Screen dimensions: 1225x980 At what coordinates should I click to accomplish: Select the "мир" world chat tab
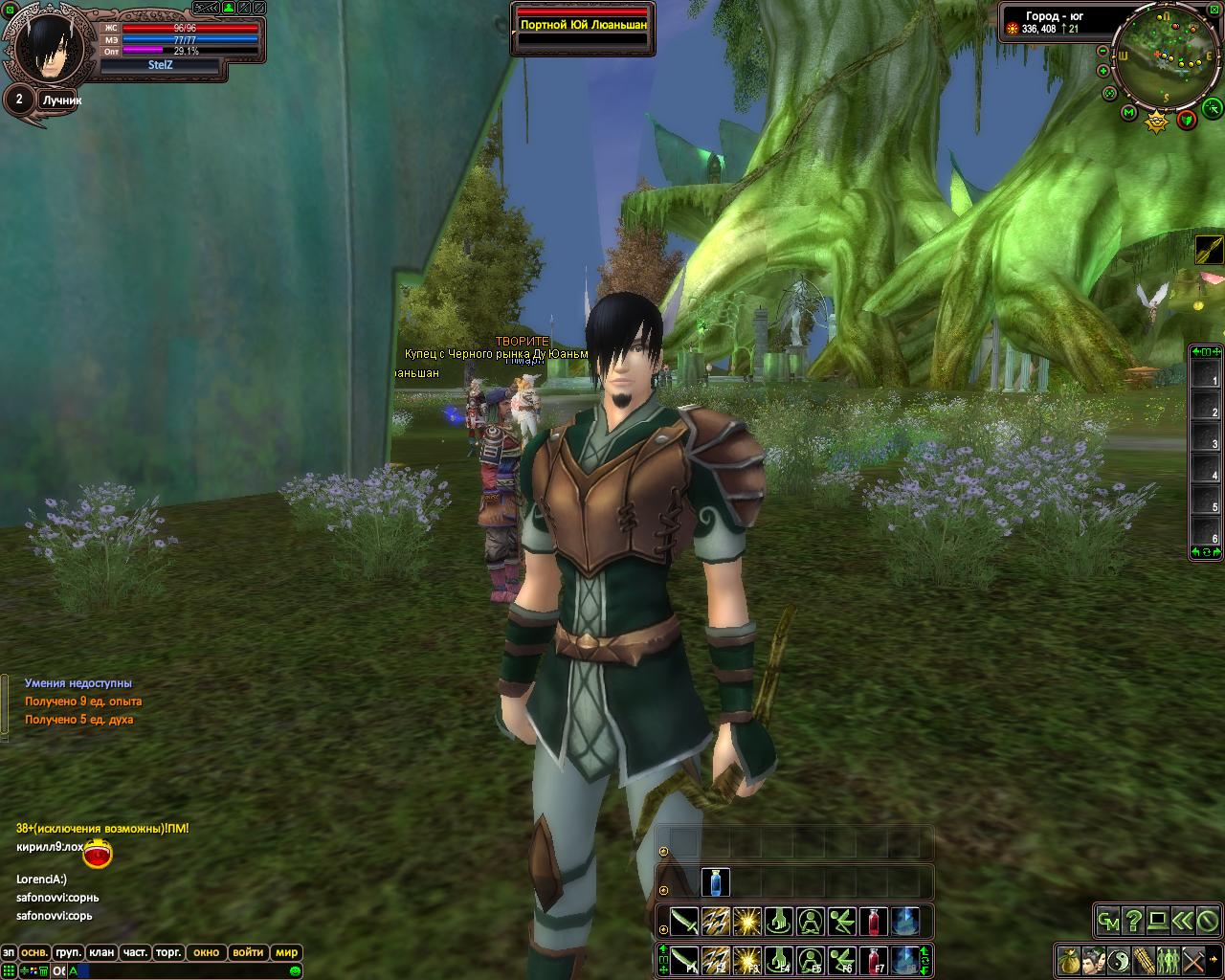(286, 952)
